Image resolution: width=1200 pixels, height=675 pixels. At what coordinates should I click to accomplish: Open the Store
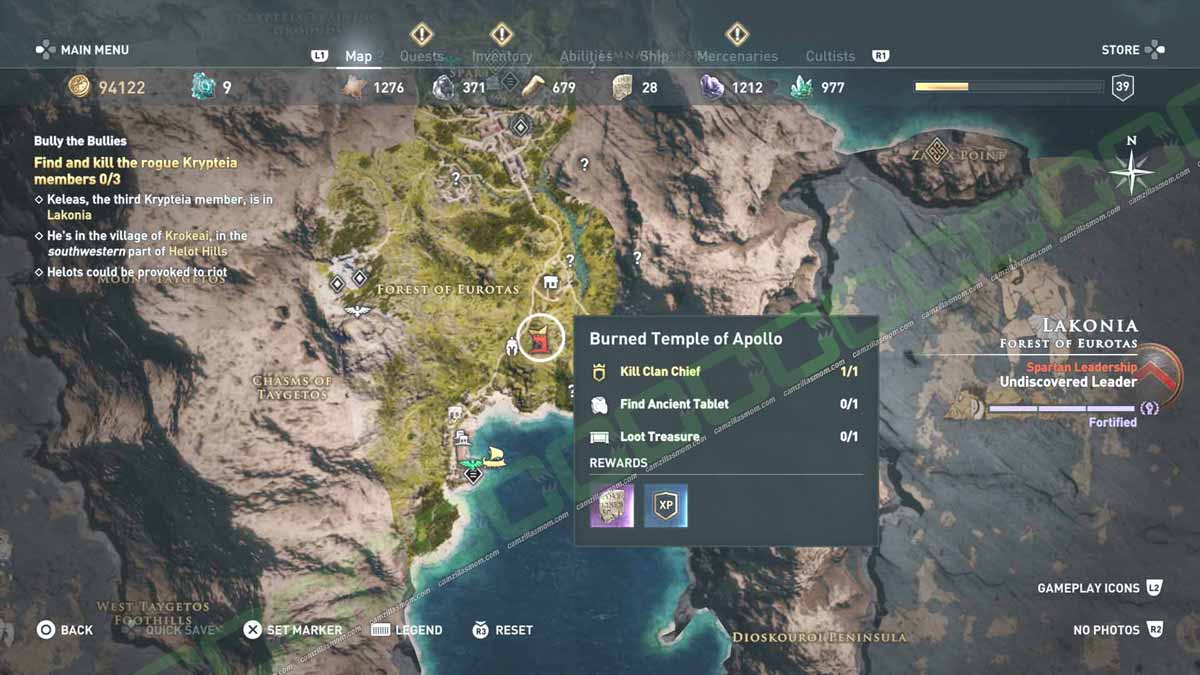click(x=1132, y=50)
